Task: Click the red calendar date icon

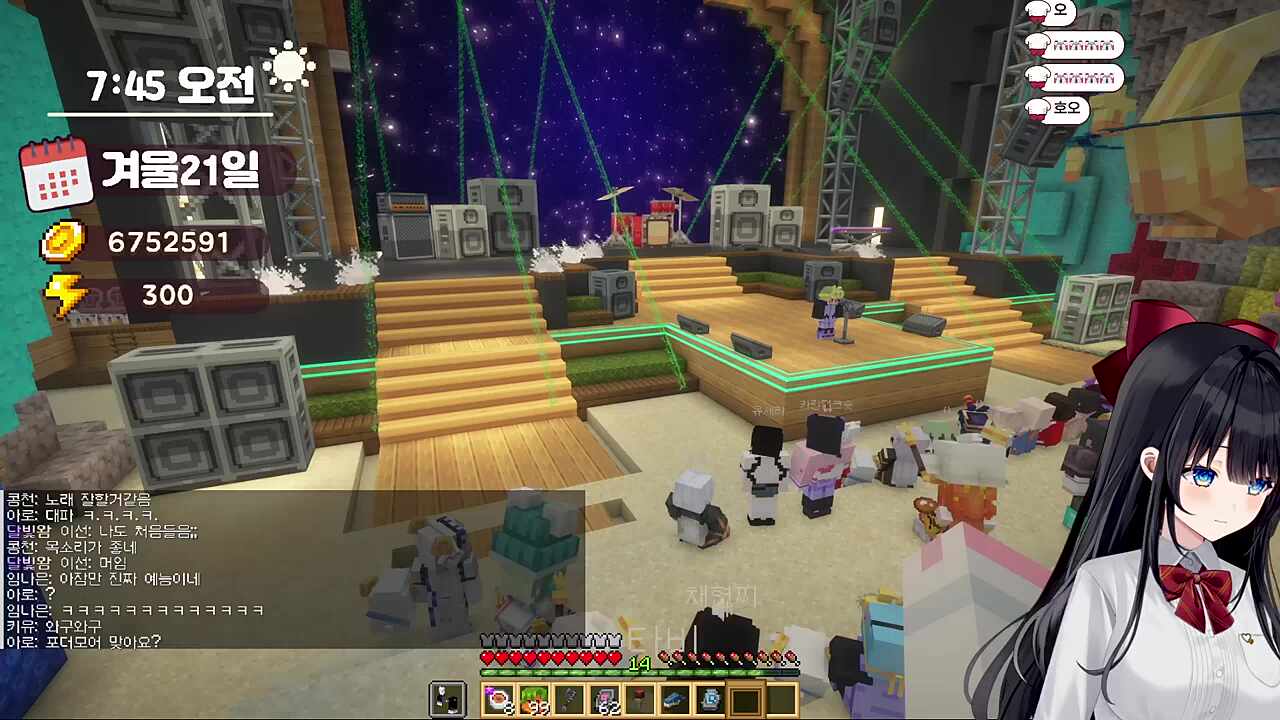Action: click(x=56, y=174)
